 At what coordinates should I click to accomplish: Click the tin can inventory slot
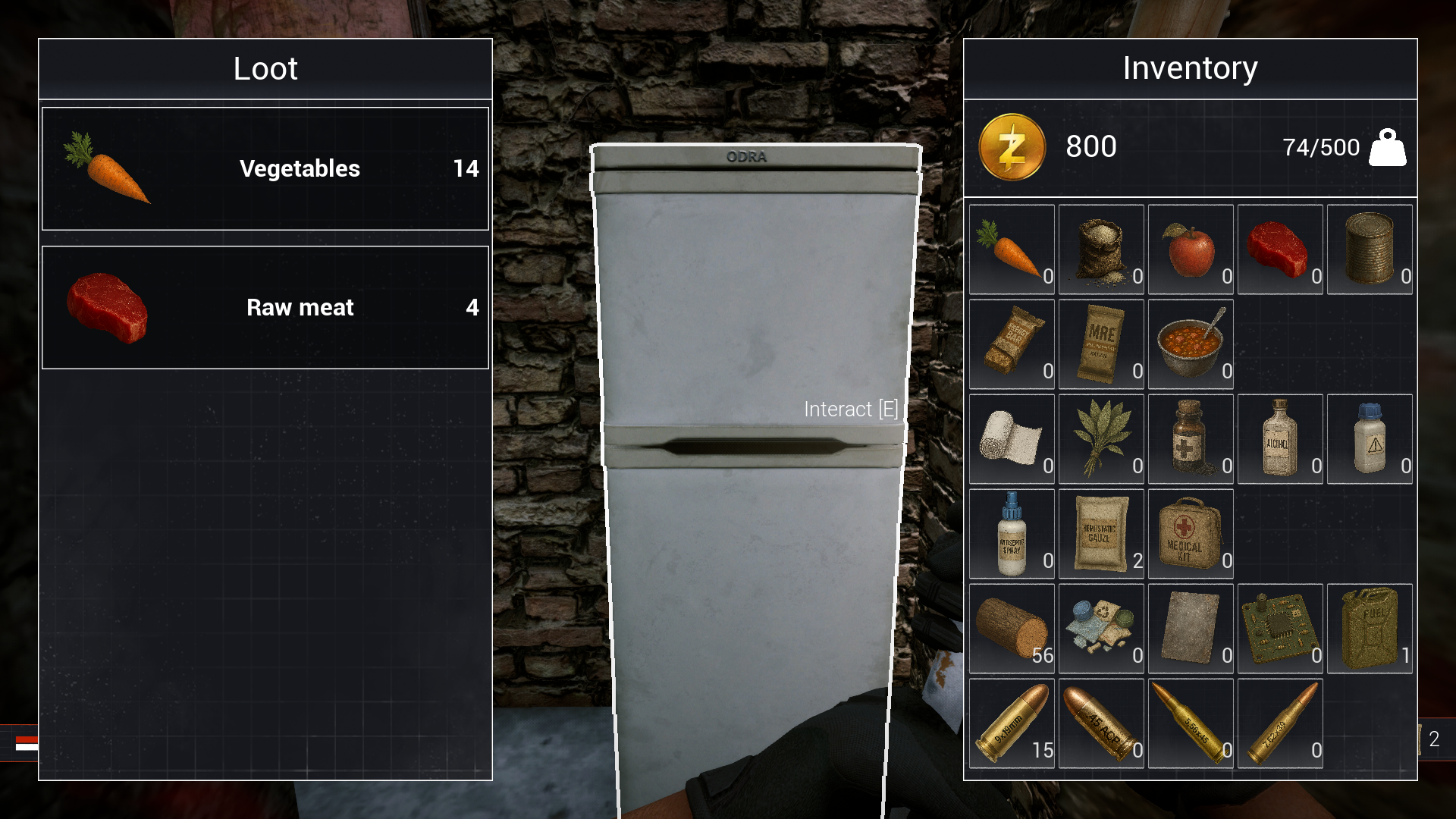point(1370,249)
